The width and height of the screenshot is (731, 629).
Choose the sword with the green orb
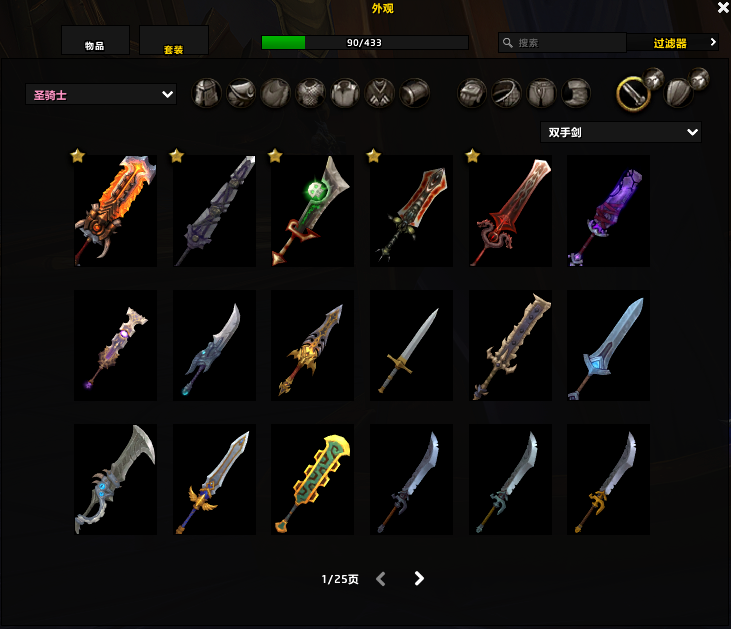click(x=312, y=211)
